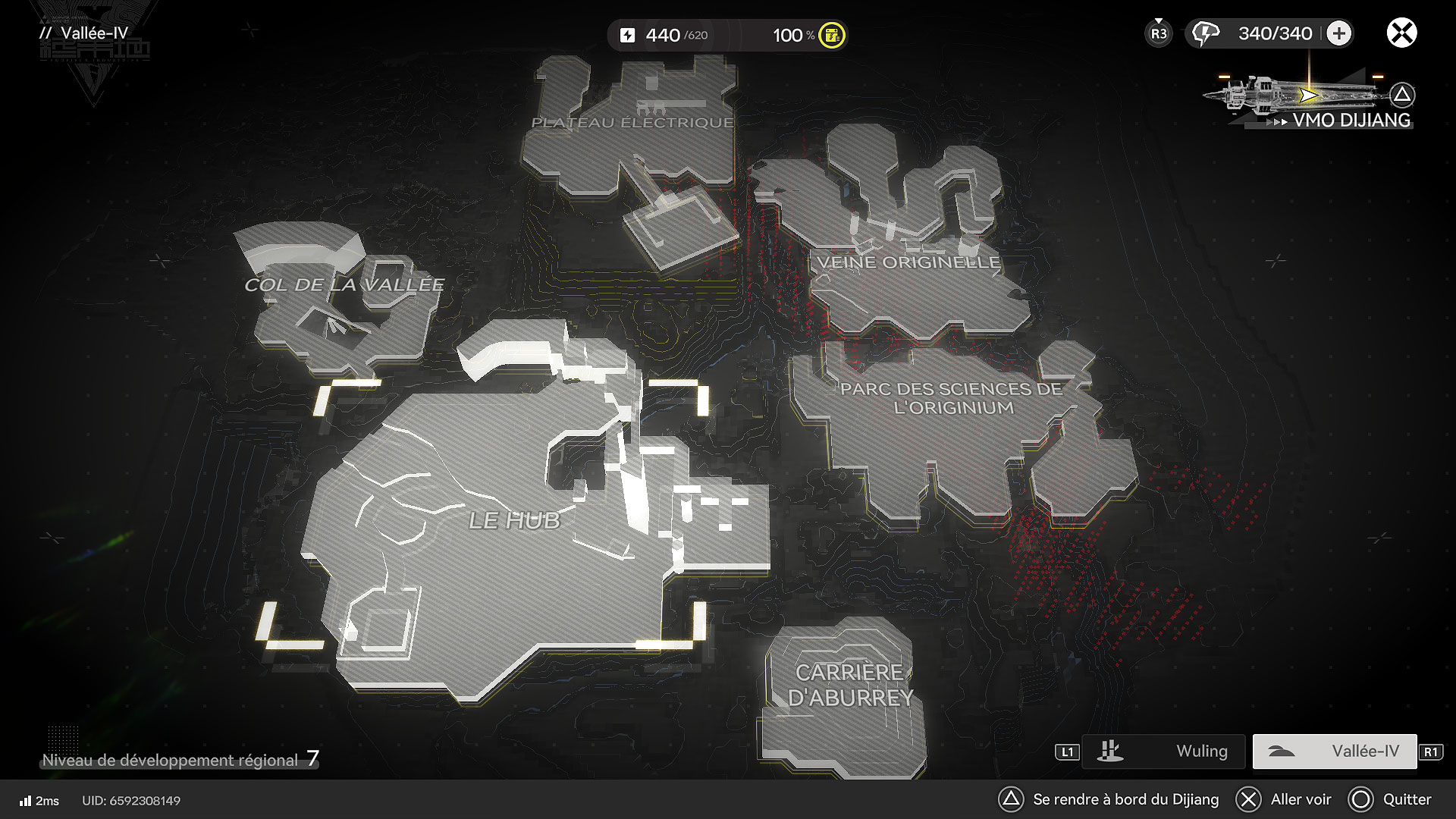This screenshot has height=819, width=1456.
Task: Add stamina with the plus button
Action: point(1339,33)
